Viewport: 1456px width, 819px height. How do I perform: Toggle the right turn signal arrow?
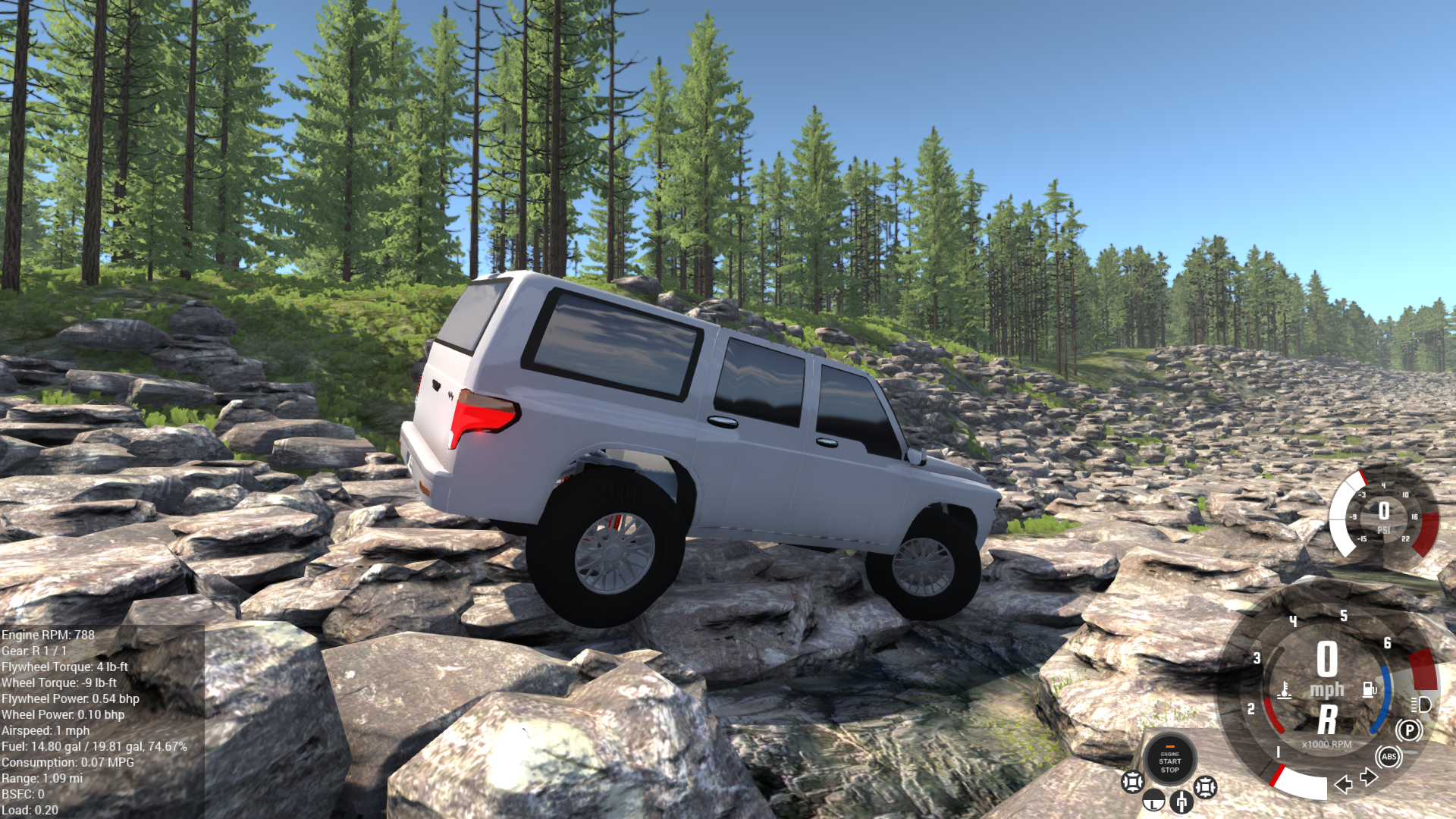point(1369,777)
